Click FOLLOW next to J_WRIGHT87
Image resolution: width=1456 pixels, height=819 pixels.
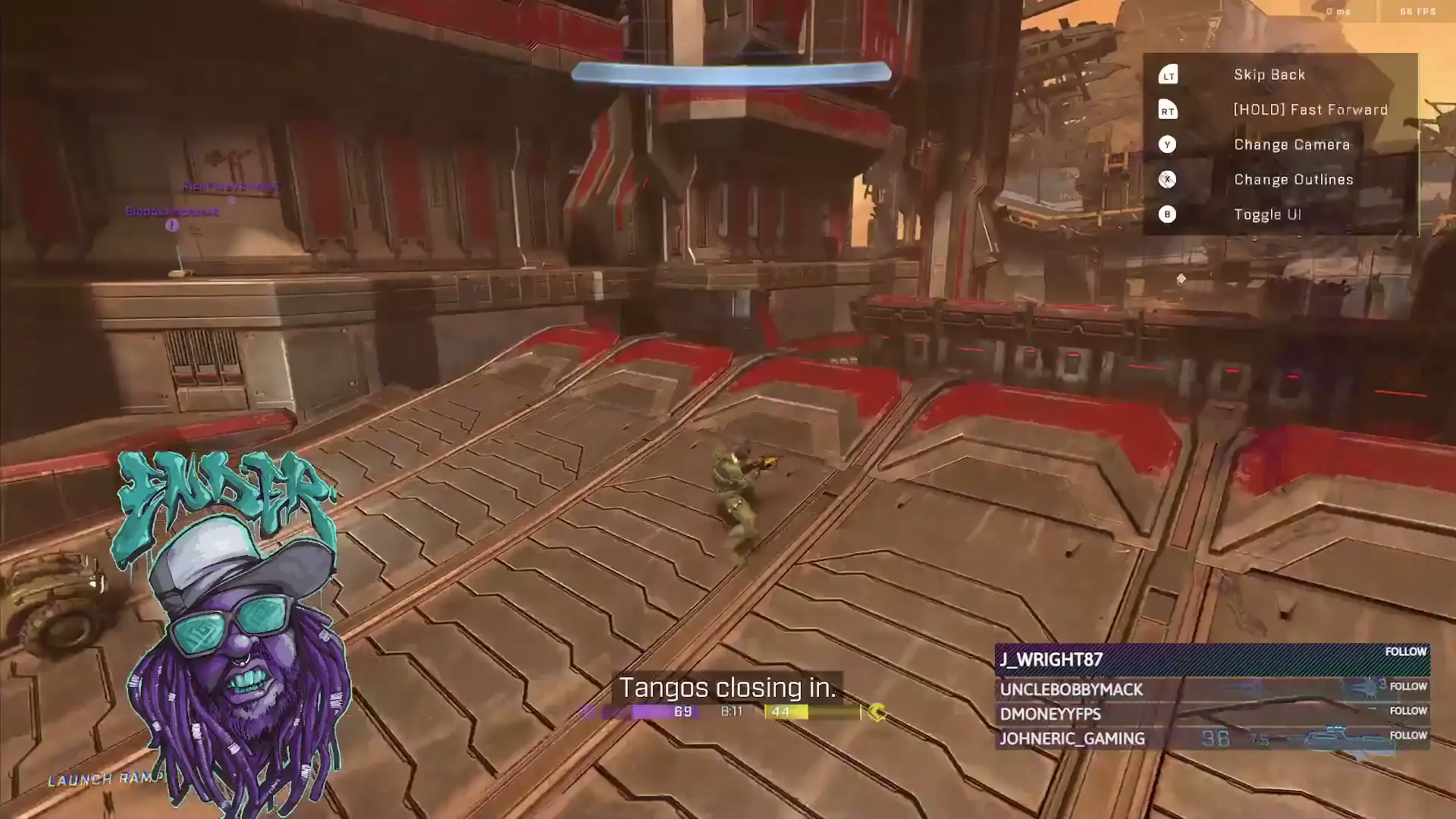coord(1407,651)
